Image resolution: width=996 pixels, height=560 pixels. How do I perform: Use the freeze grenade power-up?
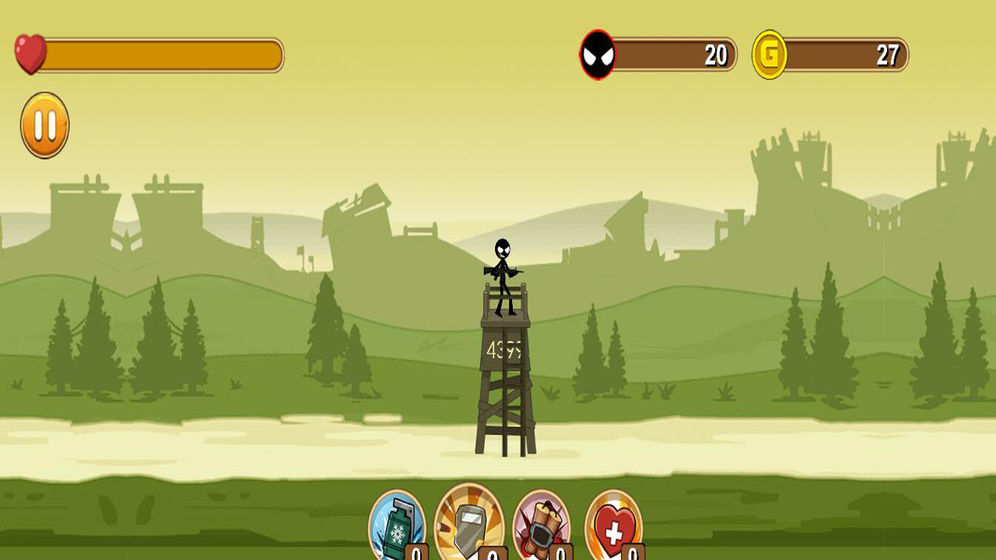pyautogui.click(x=397, y=523)
